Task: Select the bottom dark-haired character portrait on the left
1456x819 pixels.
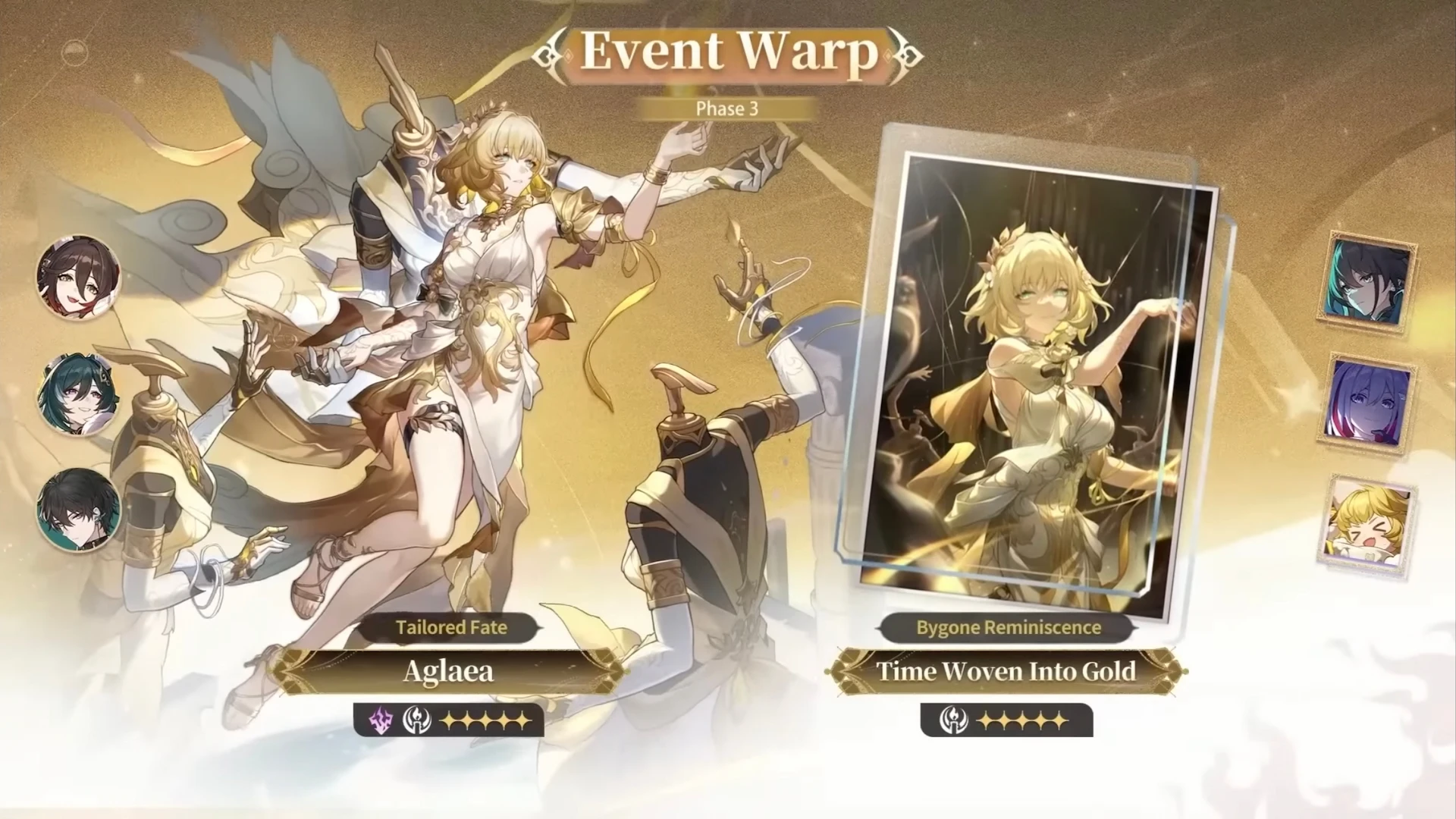Action: (76, 510)
